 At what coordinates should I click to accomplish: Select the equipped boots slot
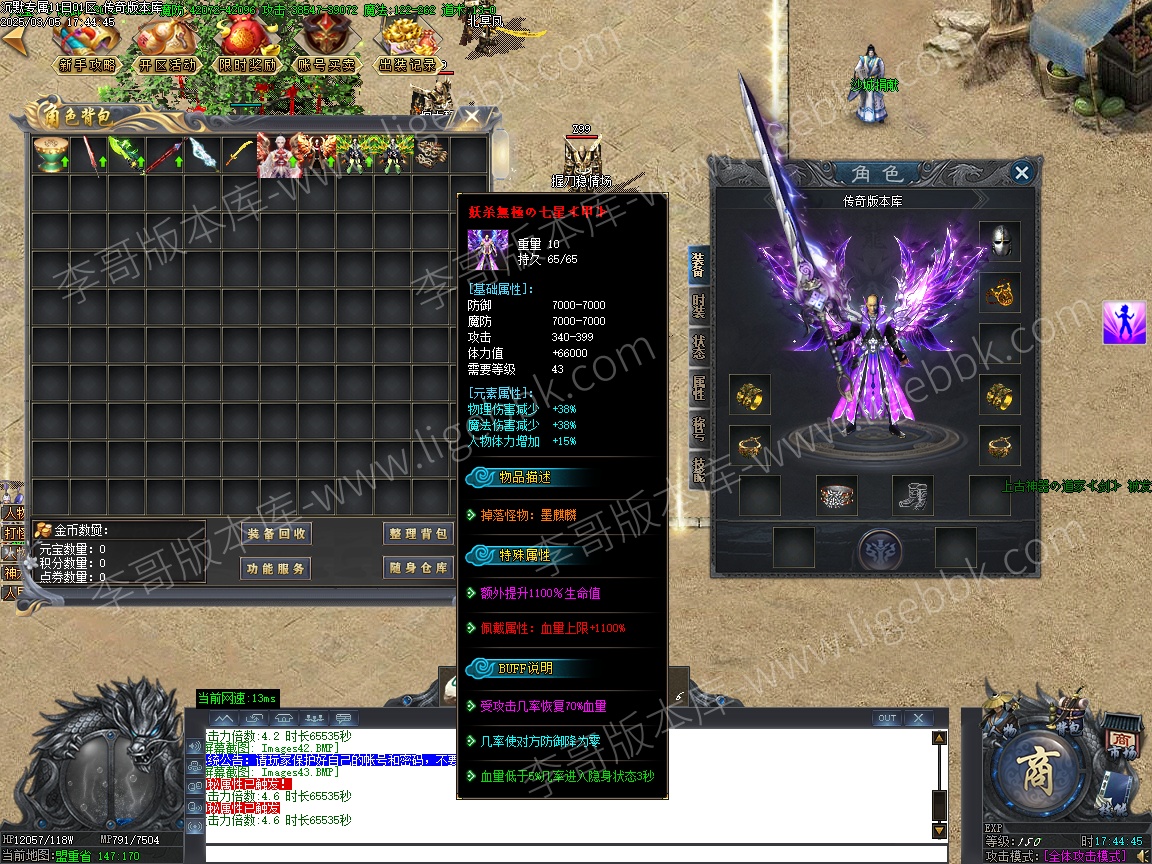coord(912,495)
